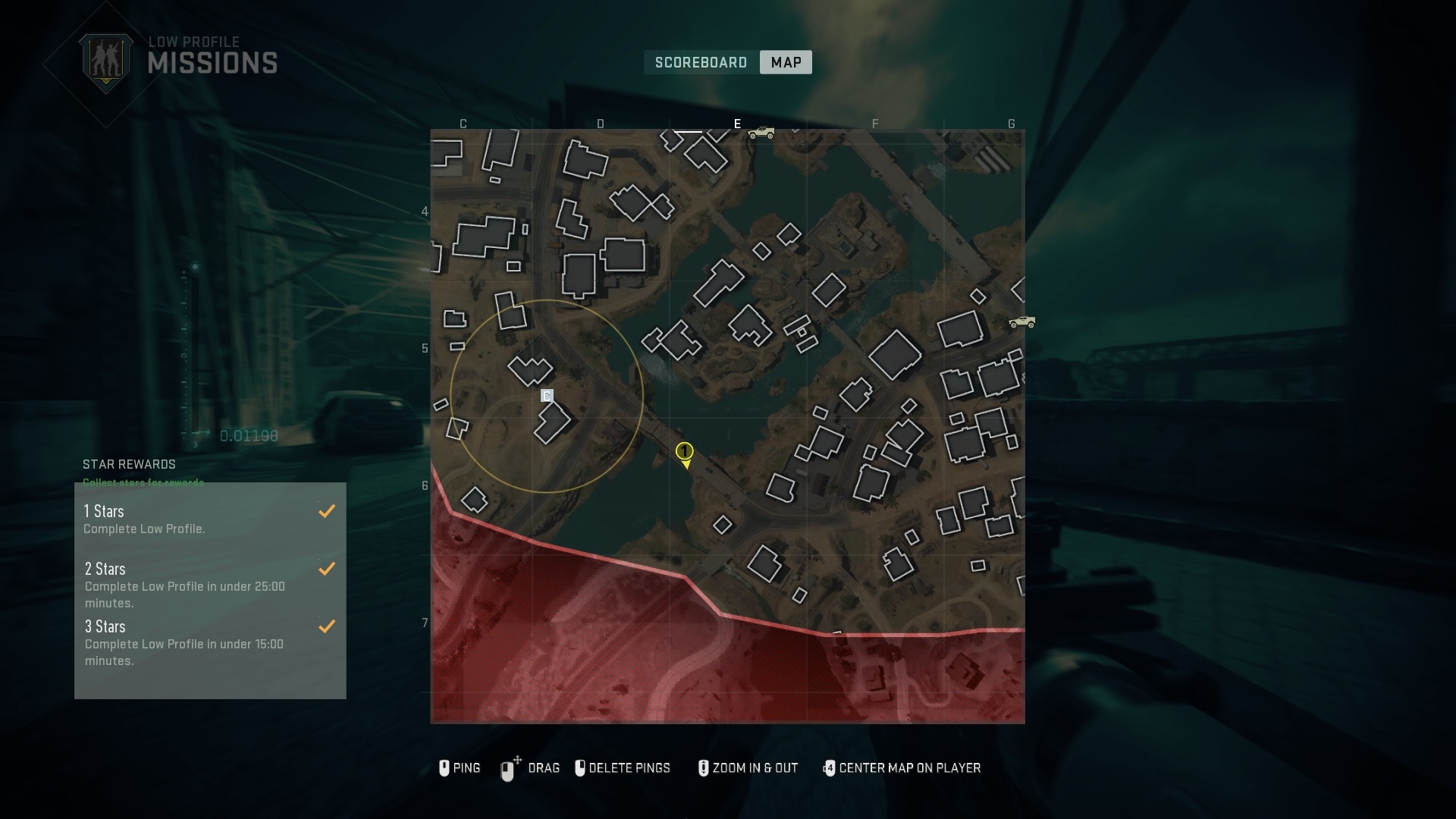1456x819 pixels.
Task: Select the Ping mouse-button icon in the legend
Action: pos(445,768)
